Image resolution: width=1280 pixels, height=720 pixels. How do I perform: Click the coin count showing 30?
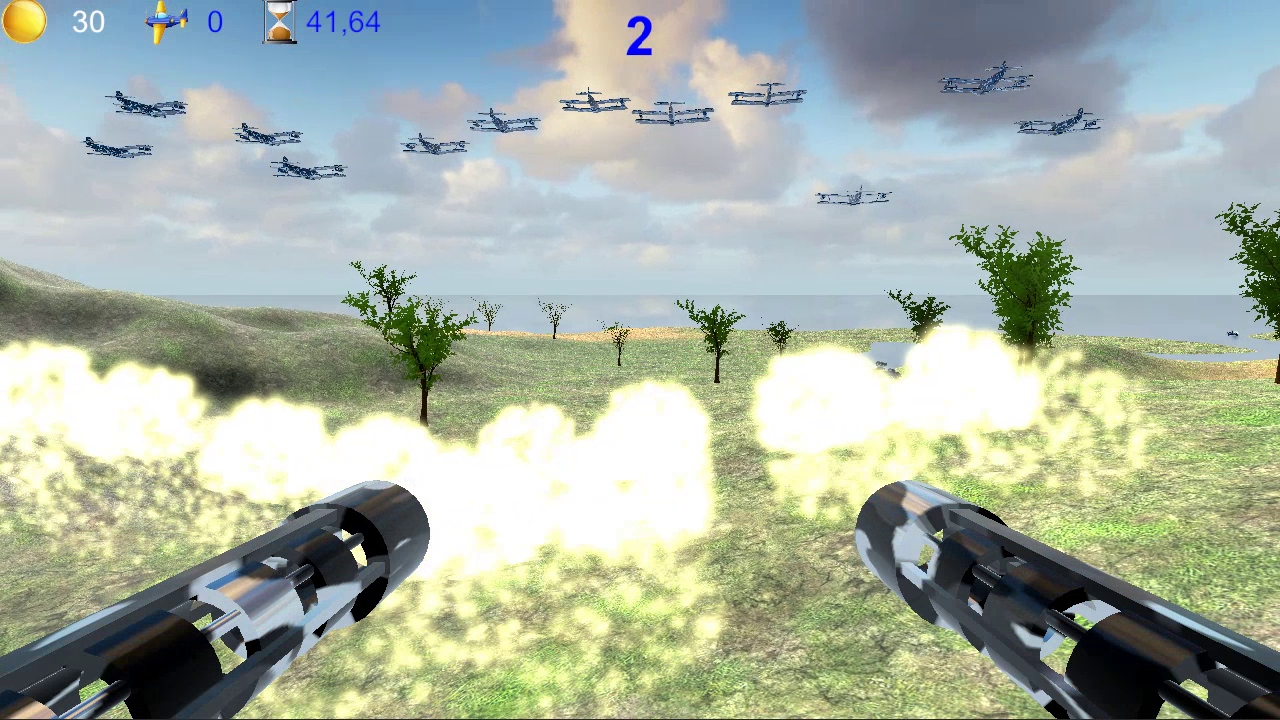coord(88,22)
